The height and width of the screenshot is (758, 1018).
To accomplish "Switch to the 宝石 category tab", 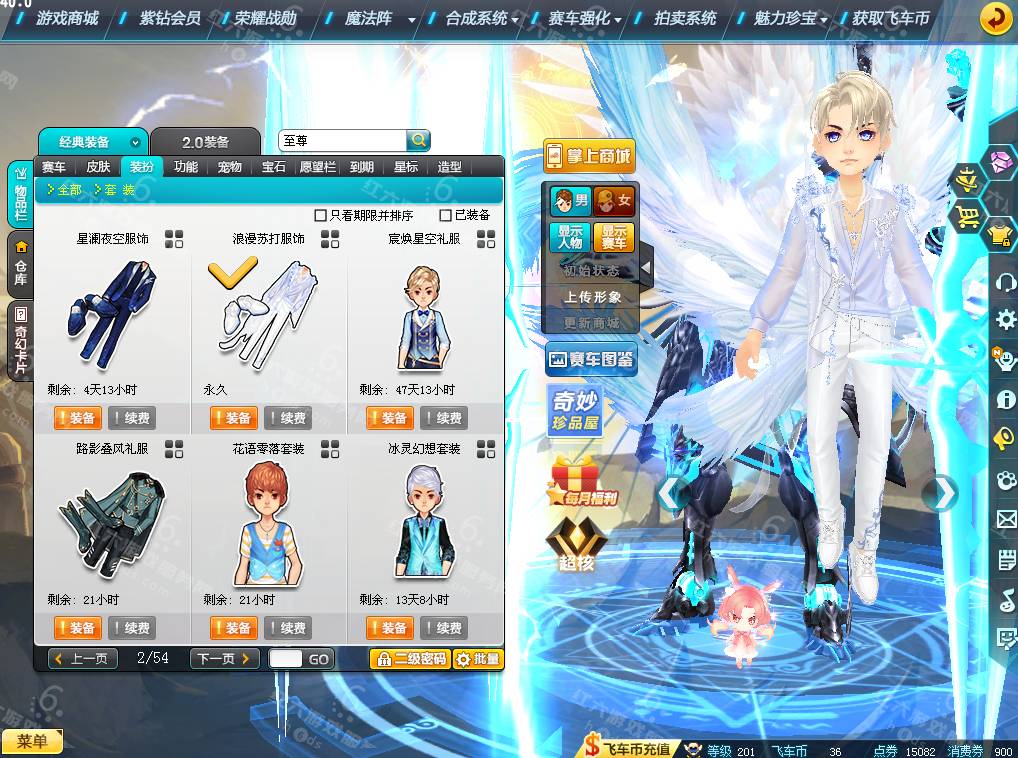I will click(274, 167).
